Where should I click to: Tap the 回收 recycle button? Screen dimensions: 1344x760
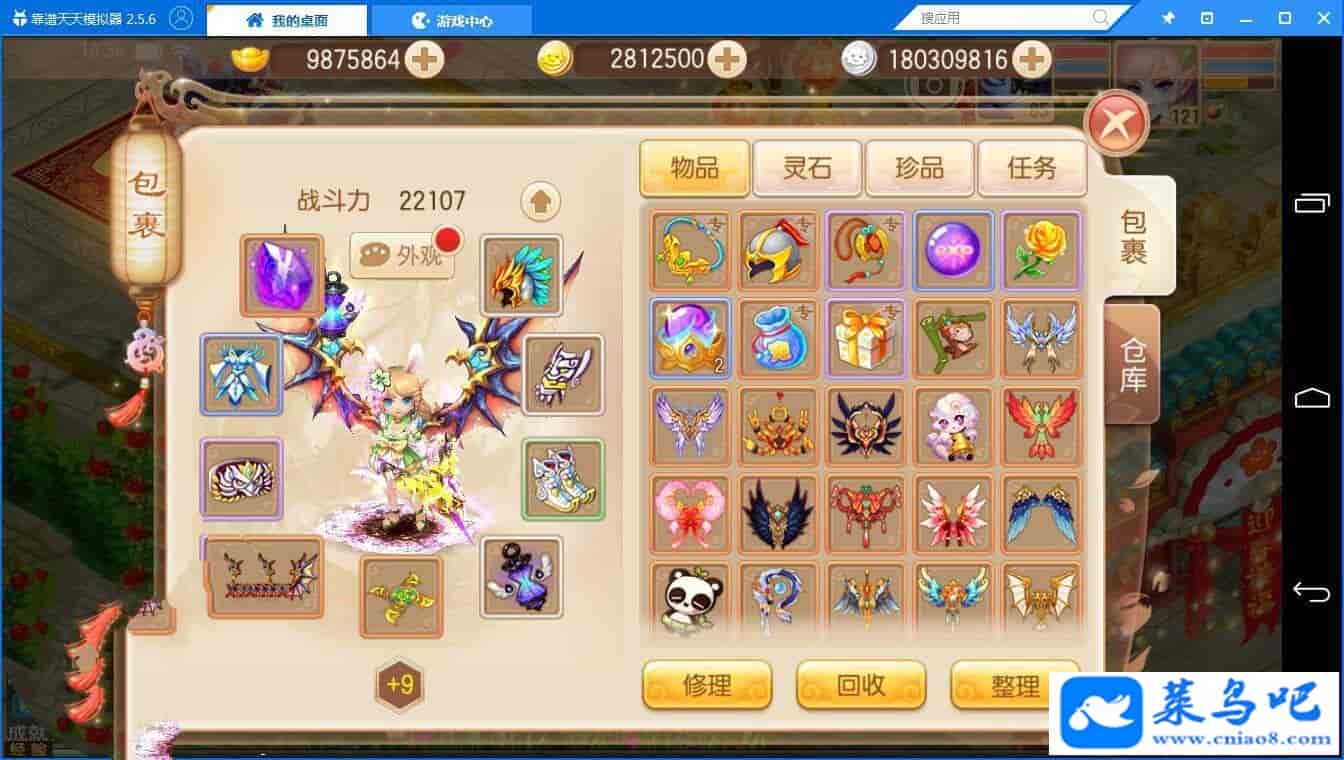861,685
